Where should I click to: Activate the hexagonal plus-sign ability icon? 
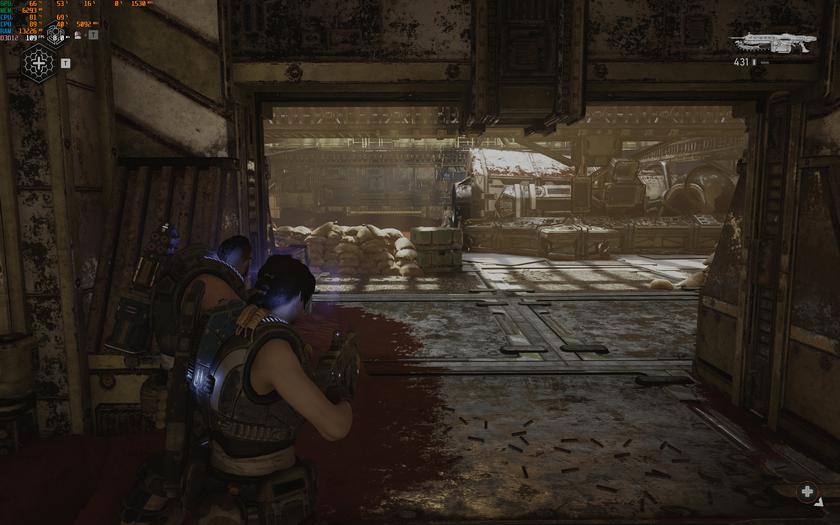point(39,64)
